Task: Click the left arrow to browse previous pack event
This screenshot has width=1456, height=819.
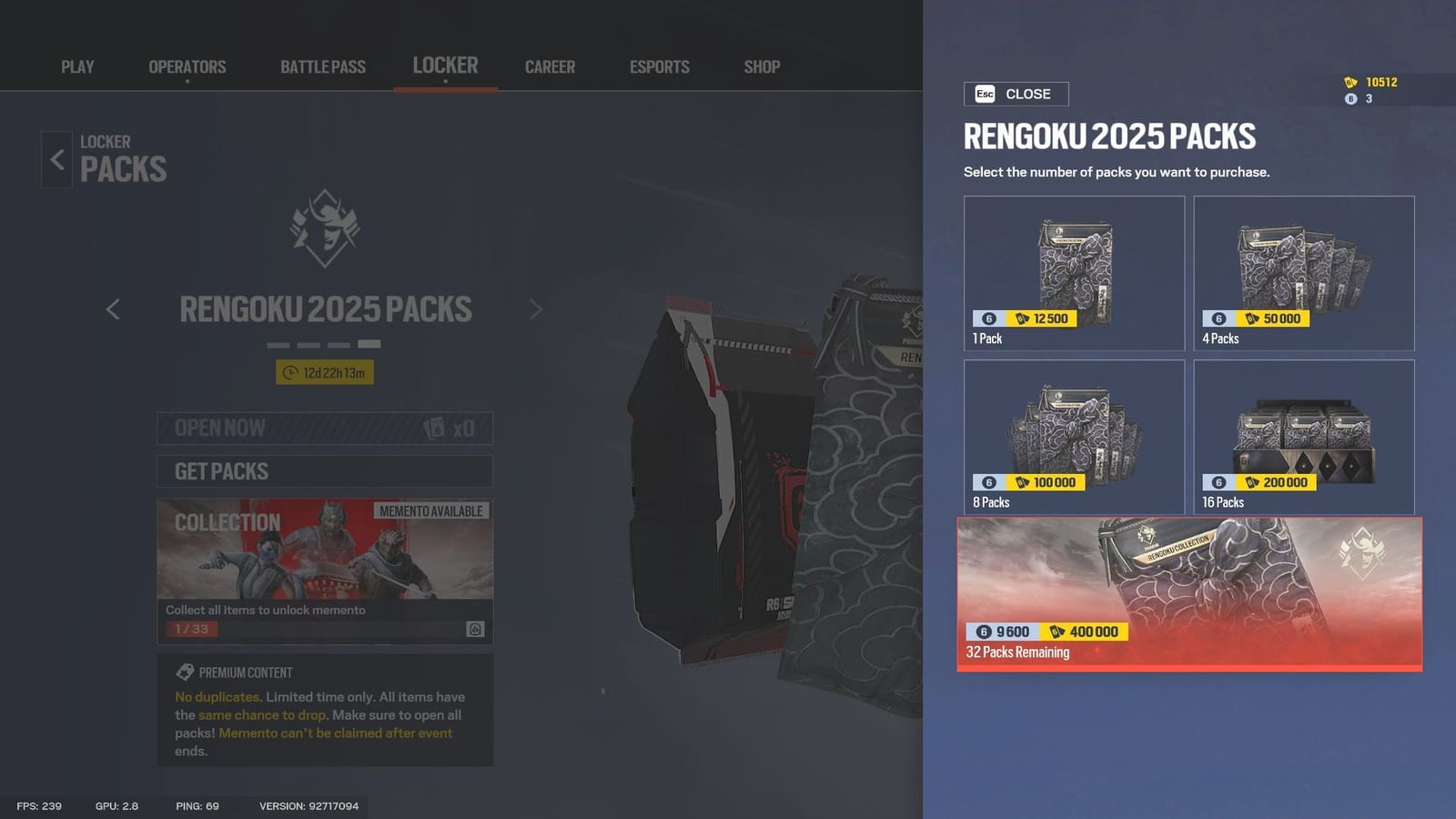Action: [113, 310]
